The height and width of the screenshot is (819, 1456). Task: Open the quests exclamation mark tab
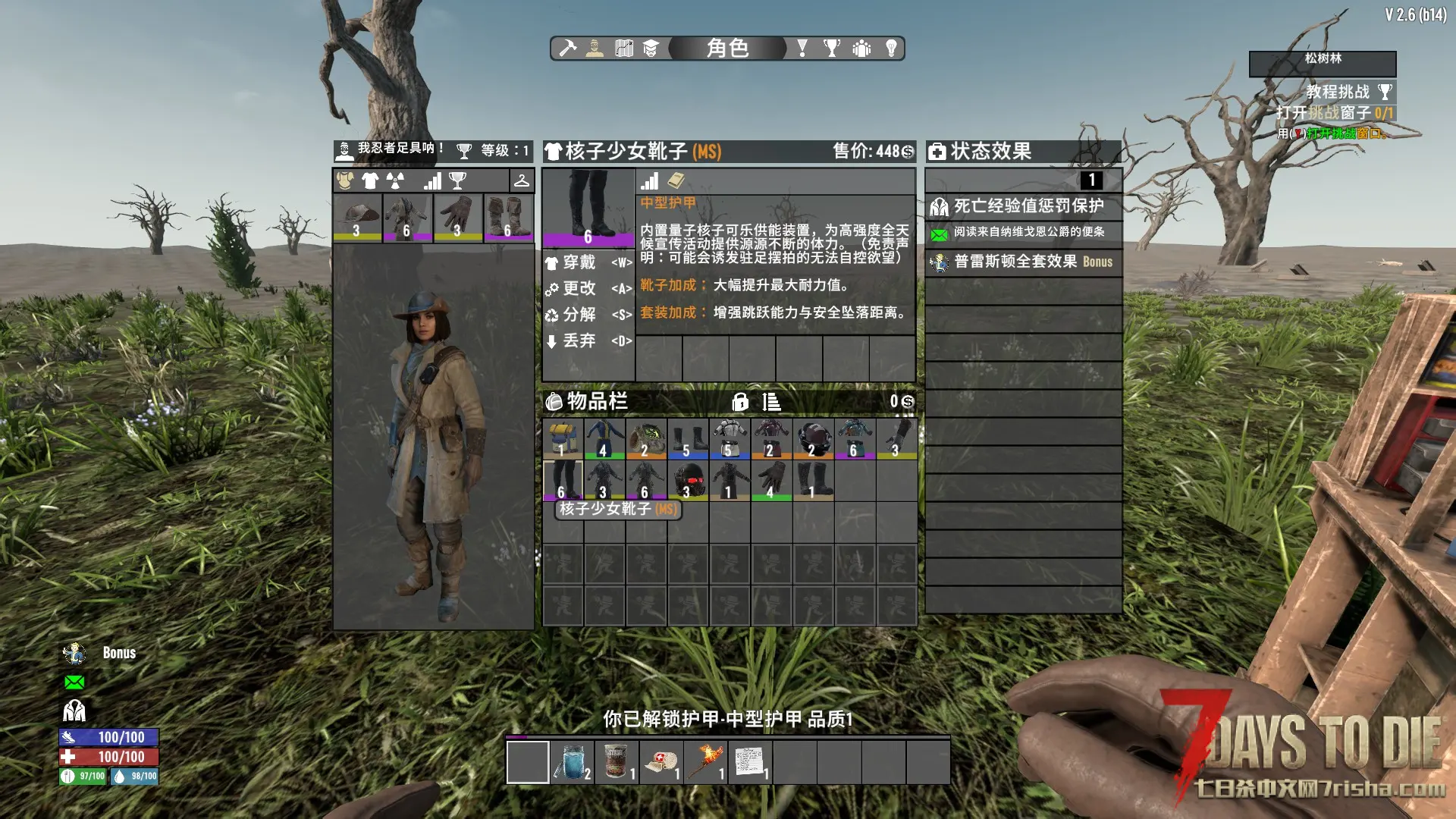click(x=802, y=49)
